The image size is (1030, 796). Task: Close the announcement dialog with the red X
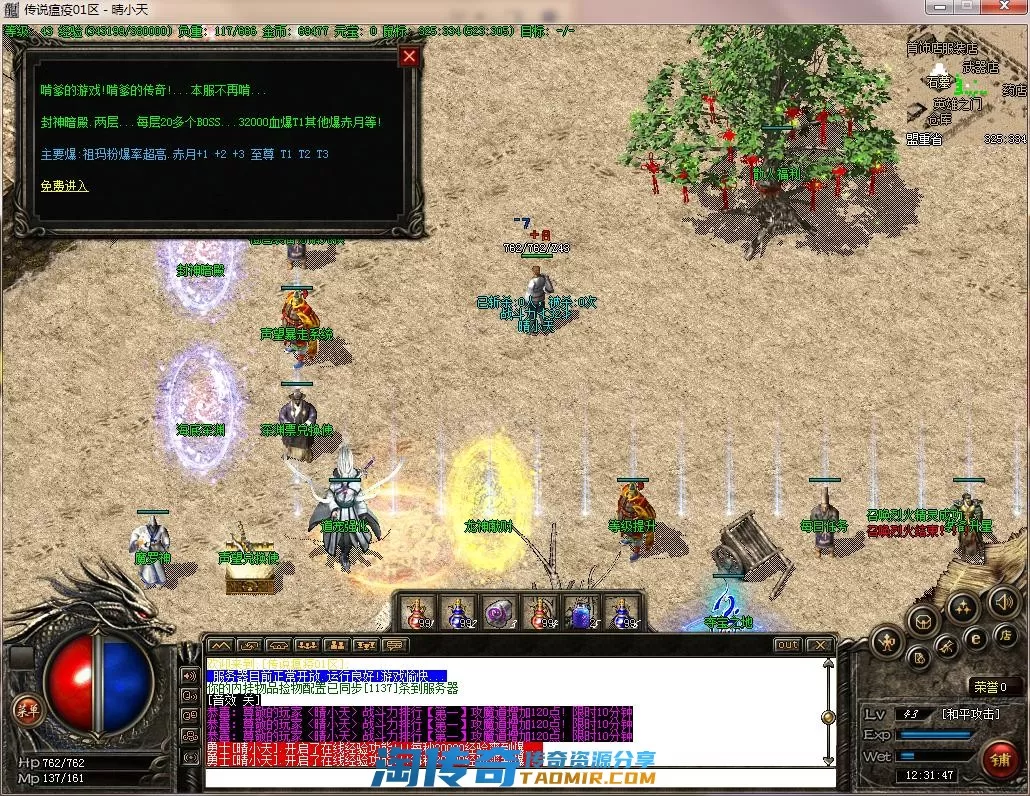click(408, 56)
